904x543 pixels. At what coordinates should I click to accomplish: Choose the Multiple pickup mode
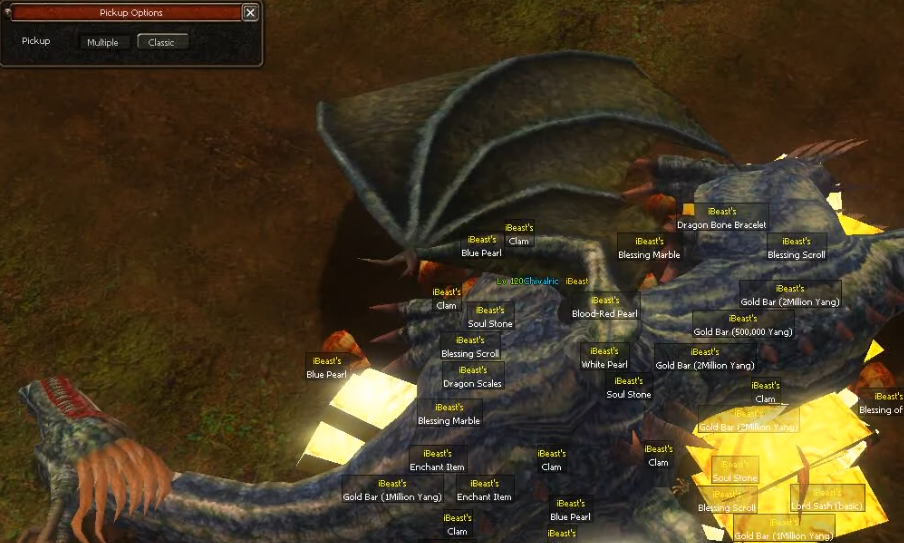point(102,42)
